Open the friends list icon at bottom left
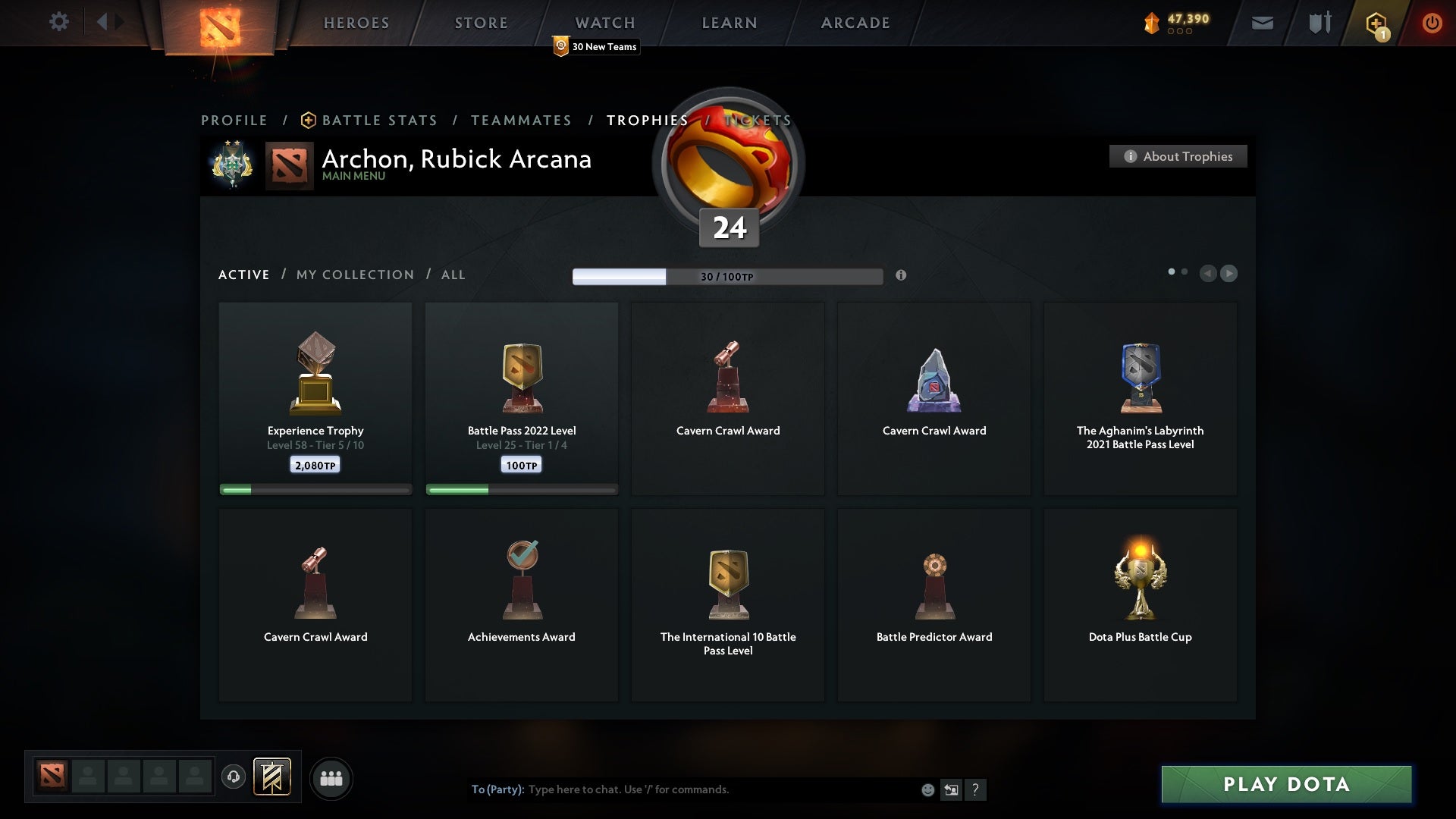 pos(331,778)
